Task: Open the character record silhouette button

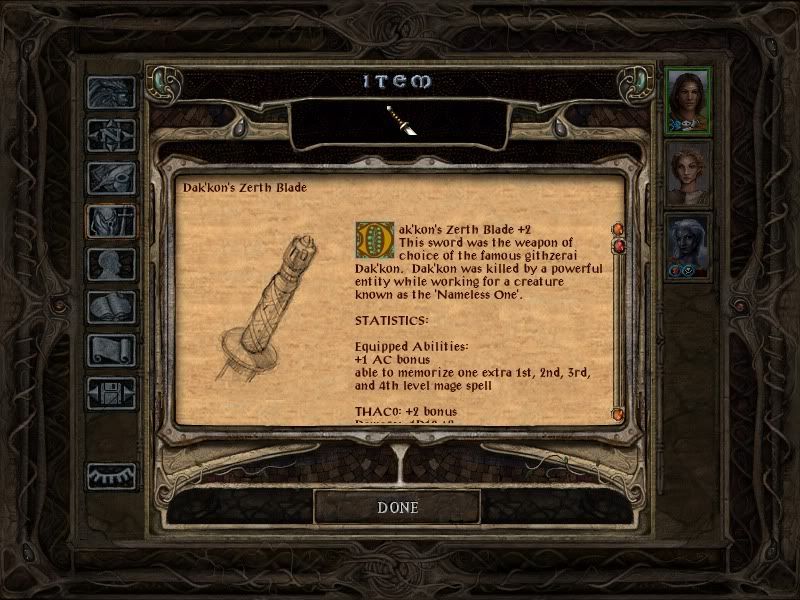Action: pyautogui.click(x=111, y=264)
